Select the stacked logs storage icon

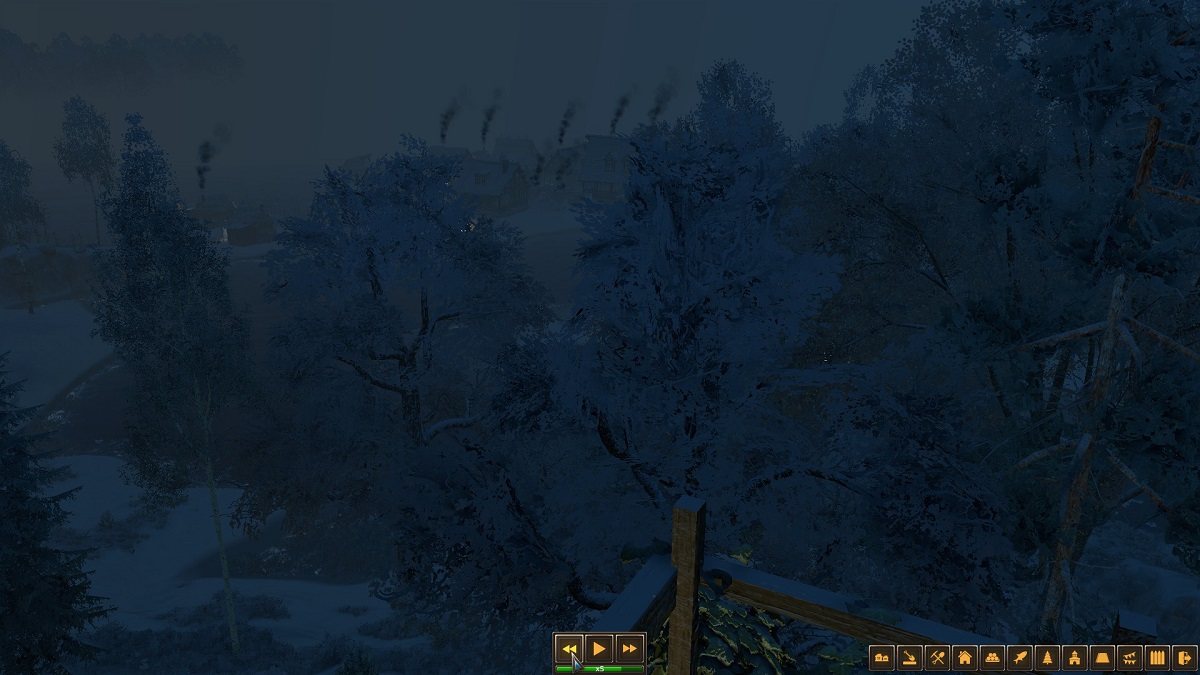point(992,657)
